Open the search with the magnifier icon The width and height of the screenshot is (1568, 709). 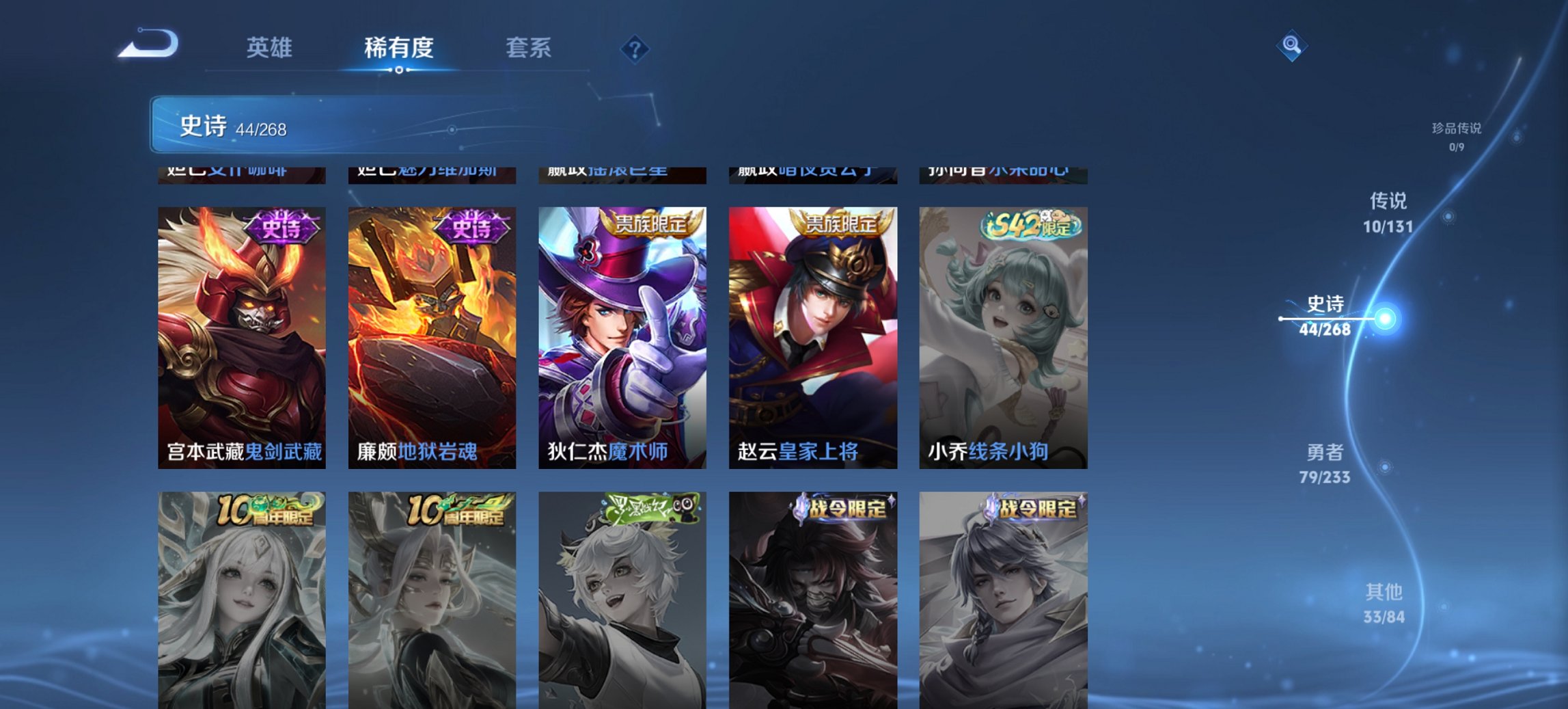coord(1290,45)
